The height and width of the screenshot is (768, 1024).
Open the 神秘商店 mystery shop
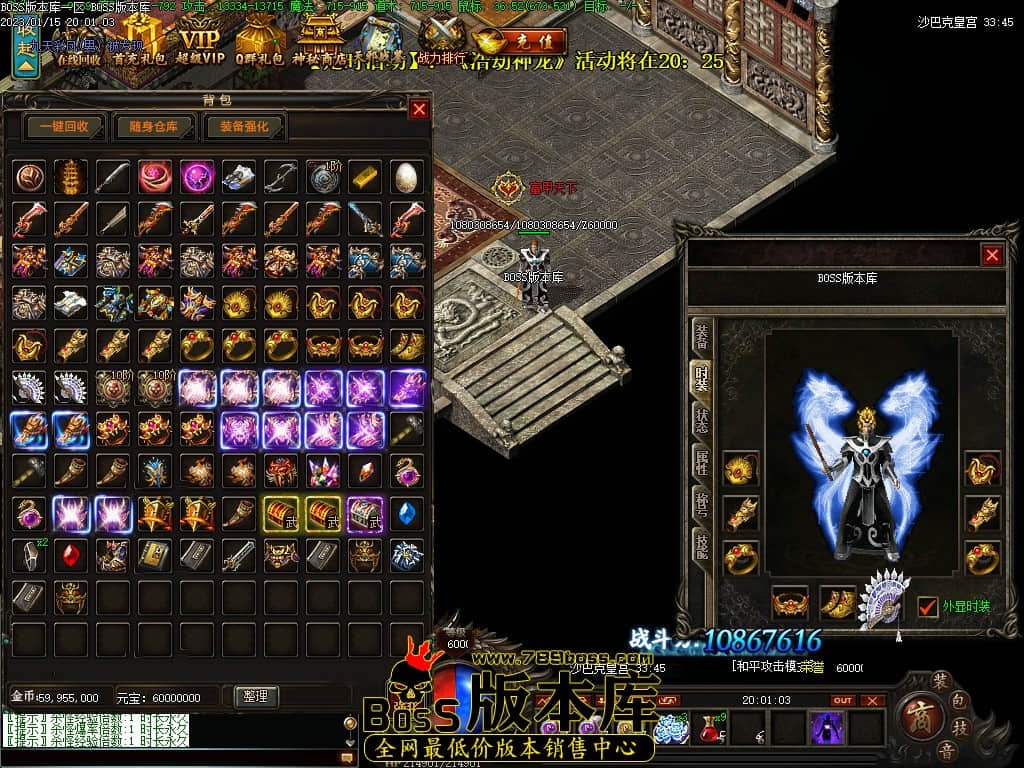(319, 43)
